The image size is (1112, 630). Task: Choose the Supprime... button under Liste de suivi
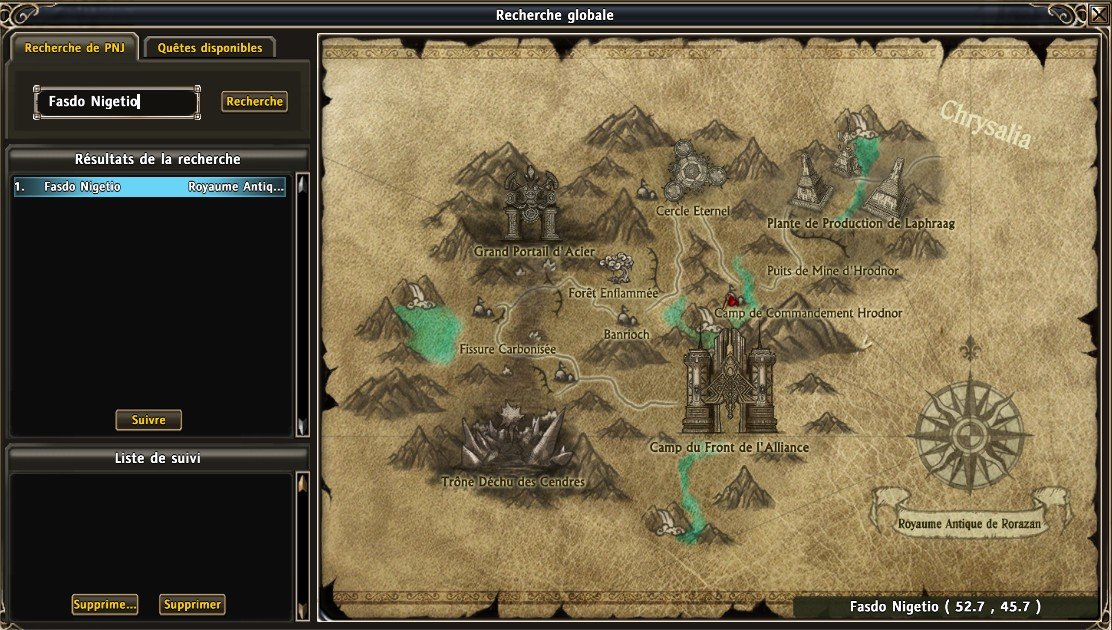tap(104, 605)
